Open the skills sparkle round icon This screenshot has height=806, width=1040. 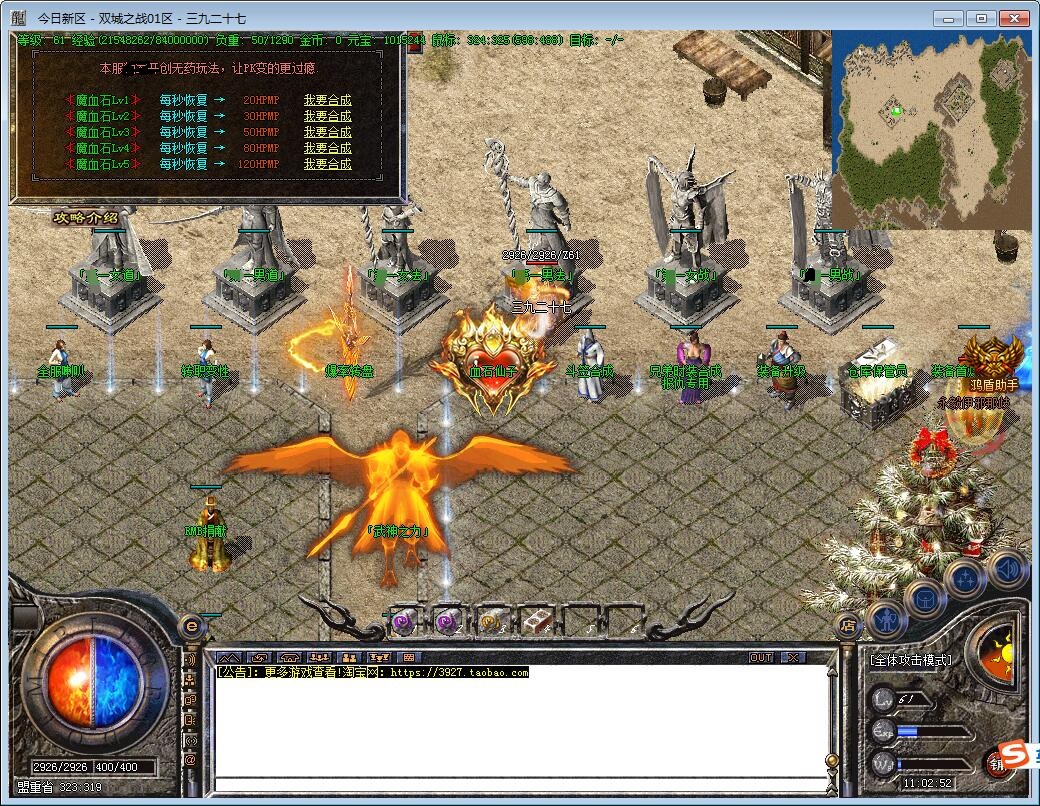coord(965,579)
